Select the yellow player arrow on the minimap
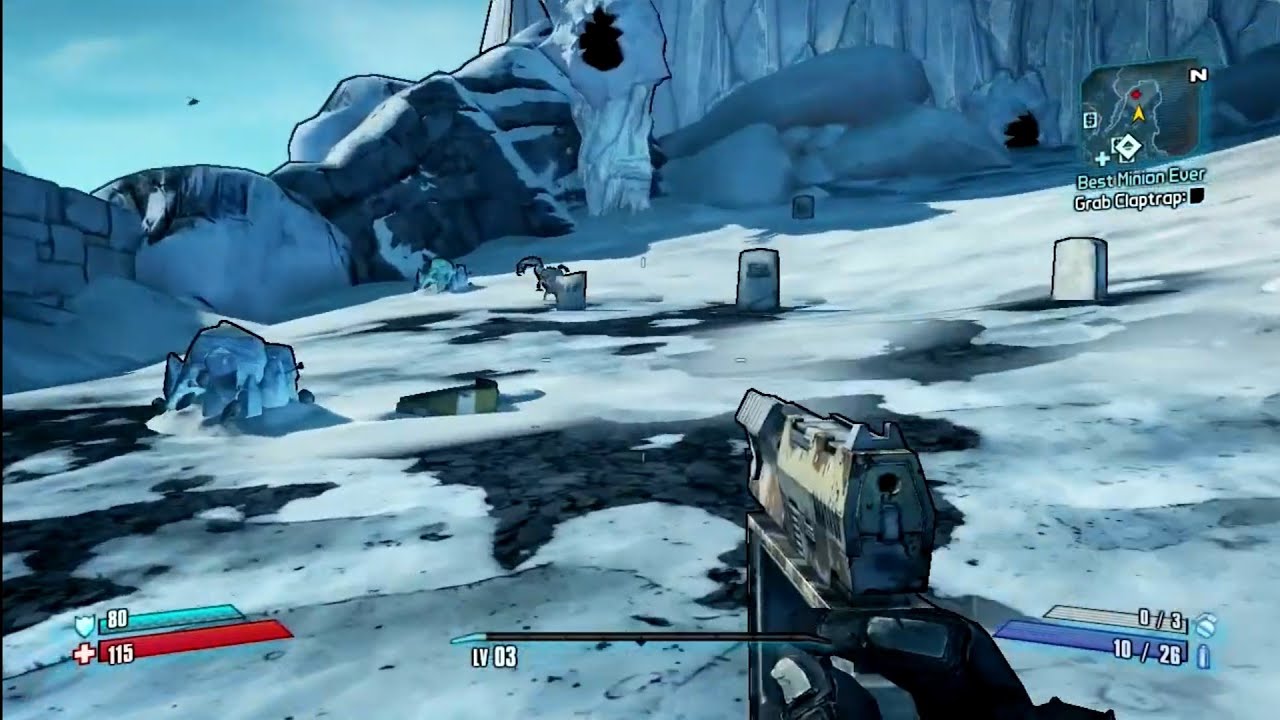 pos(1139,114)
